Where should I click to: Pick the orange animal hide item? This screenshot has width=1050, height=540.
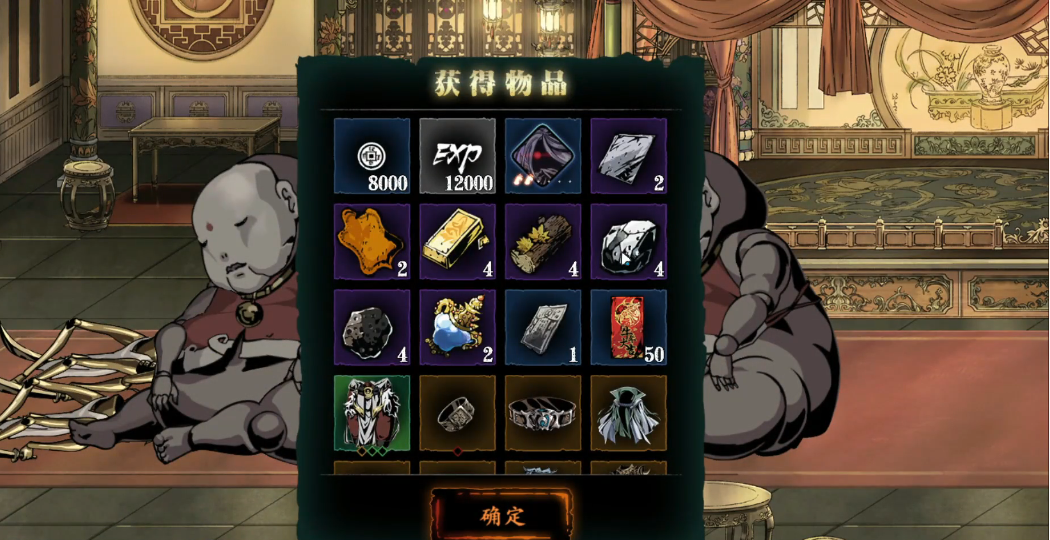click(x=372, y=242)
